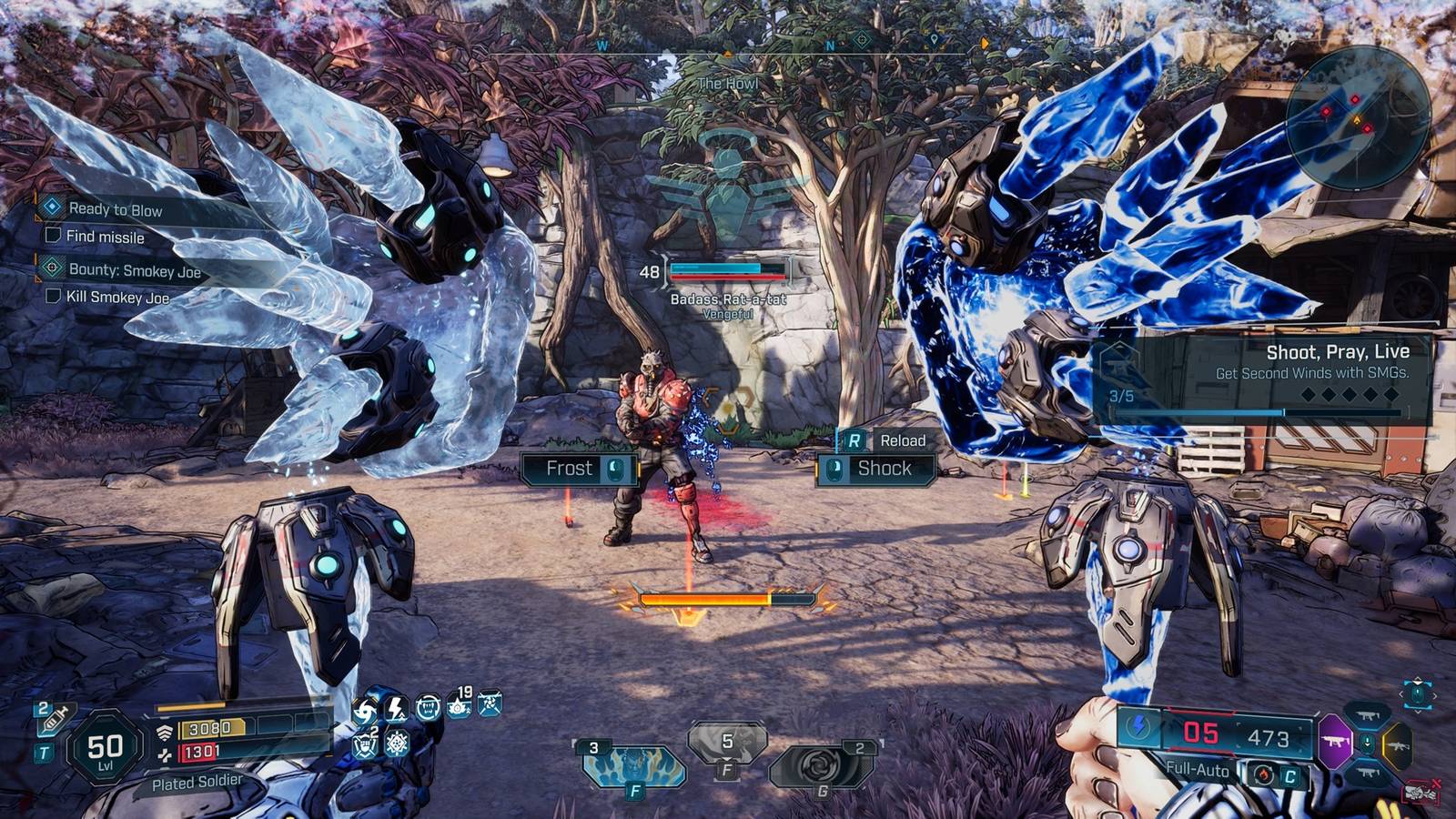Check off the Find missile objective
The height and width of the screenshot is (819, 1456).
click(x=56, y=237)
